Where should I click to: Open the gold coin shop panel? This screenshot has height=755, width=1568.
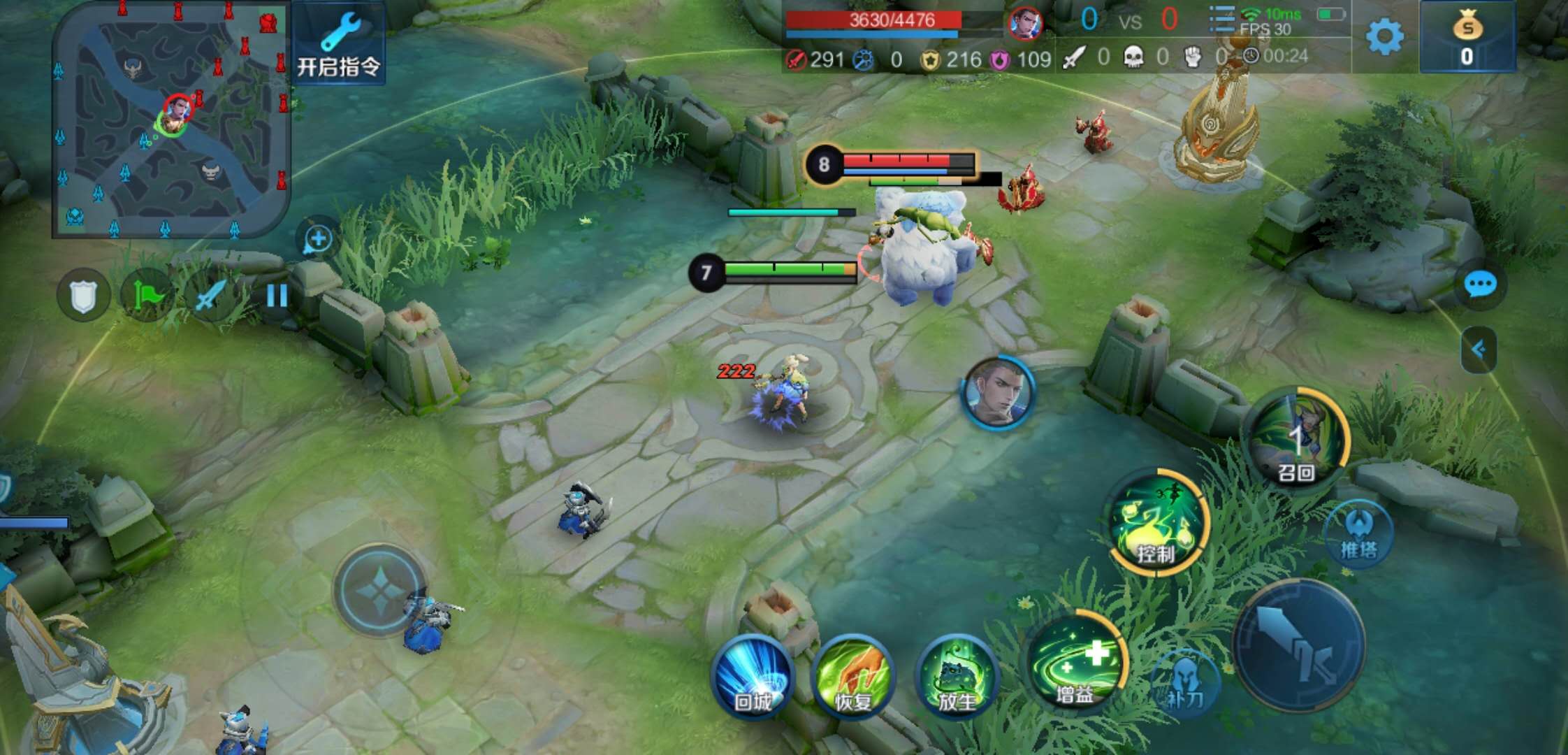pyautogui.click(x=1467, y=36)
